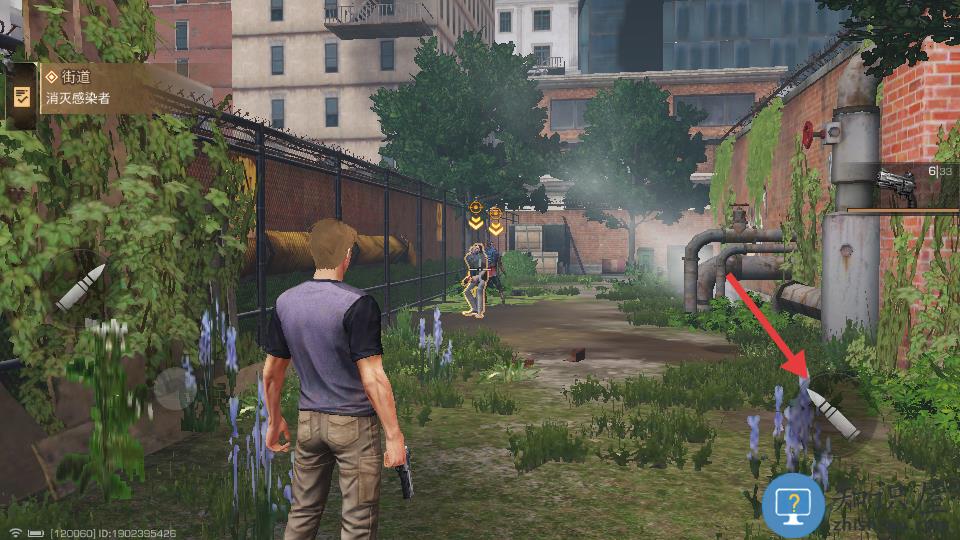Click the yellow quest notepad icon

(x=21, y=96)
